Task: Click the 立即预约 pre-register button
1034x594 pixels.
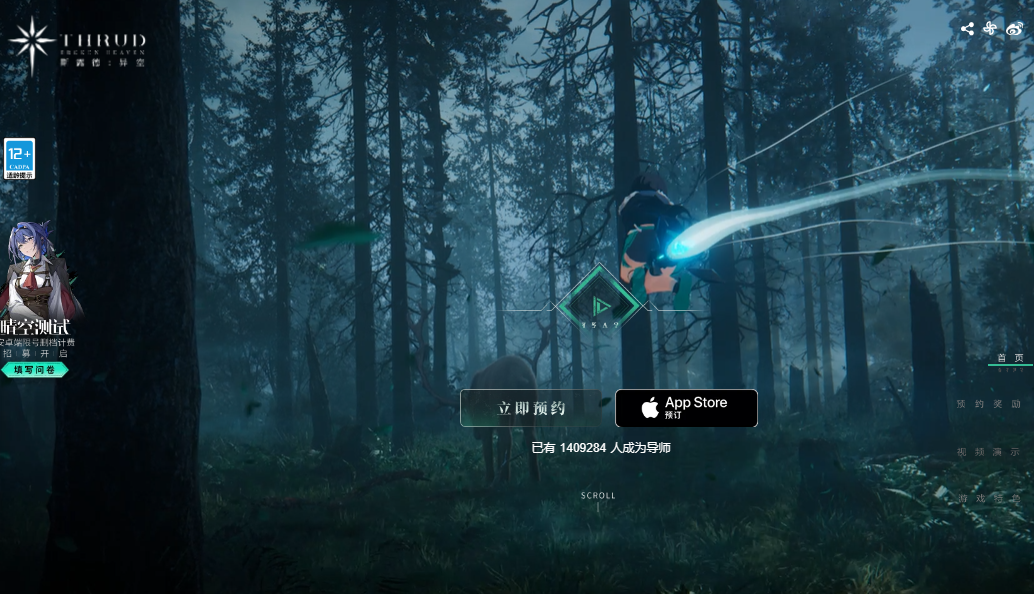Action: [531, 408]
